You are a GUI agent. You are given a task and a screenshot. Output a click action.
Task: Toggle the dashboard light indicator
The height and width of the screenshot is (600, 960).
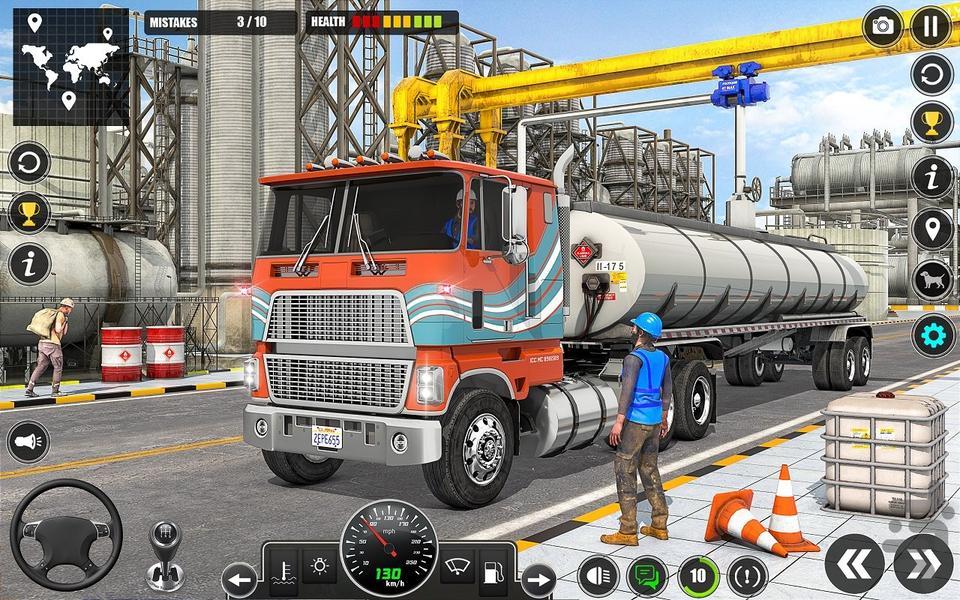pos(320,567)
